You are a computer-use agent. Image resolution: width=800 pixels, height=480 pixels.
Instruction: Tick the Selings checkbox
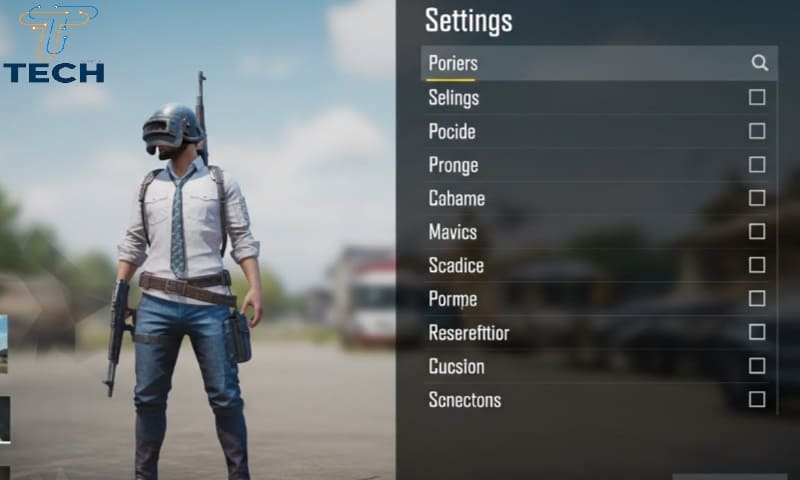pyautogui.click(x=757, y=97)
